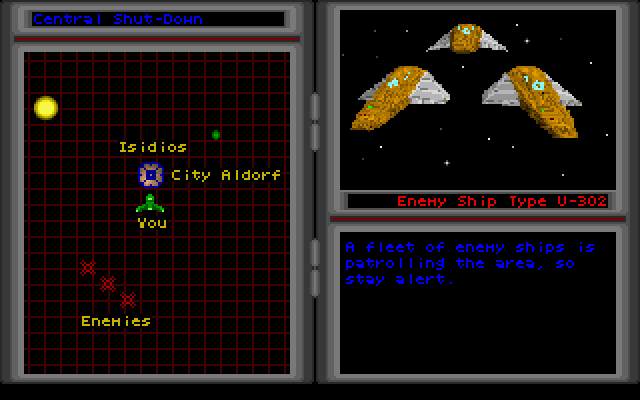
Task: View the Enemy Ship Type V-302 picture
Action: click(477, 97)
